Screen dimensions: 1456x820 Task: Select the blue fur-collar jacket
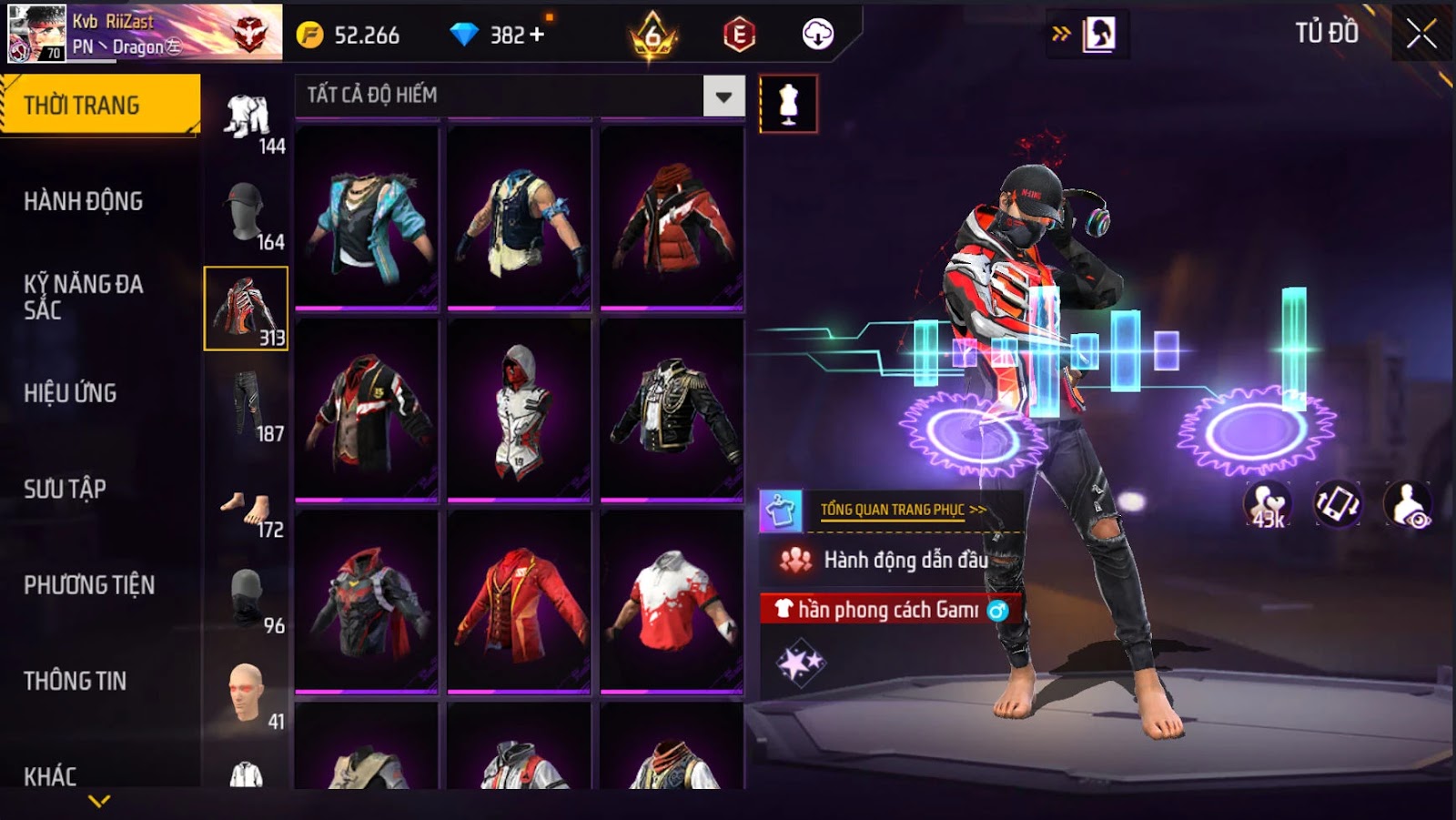(x=367, y=217)
